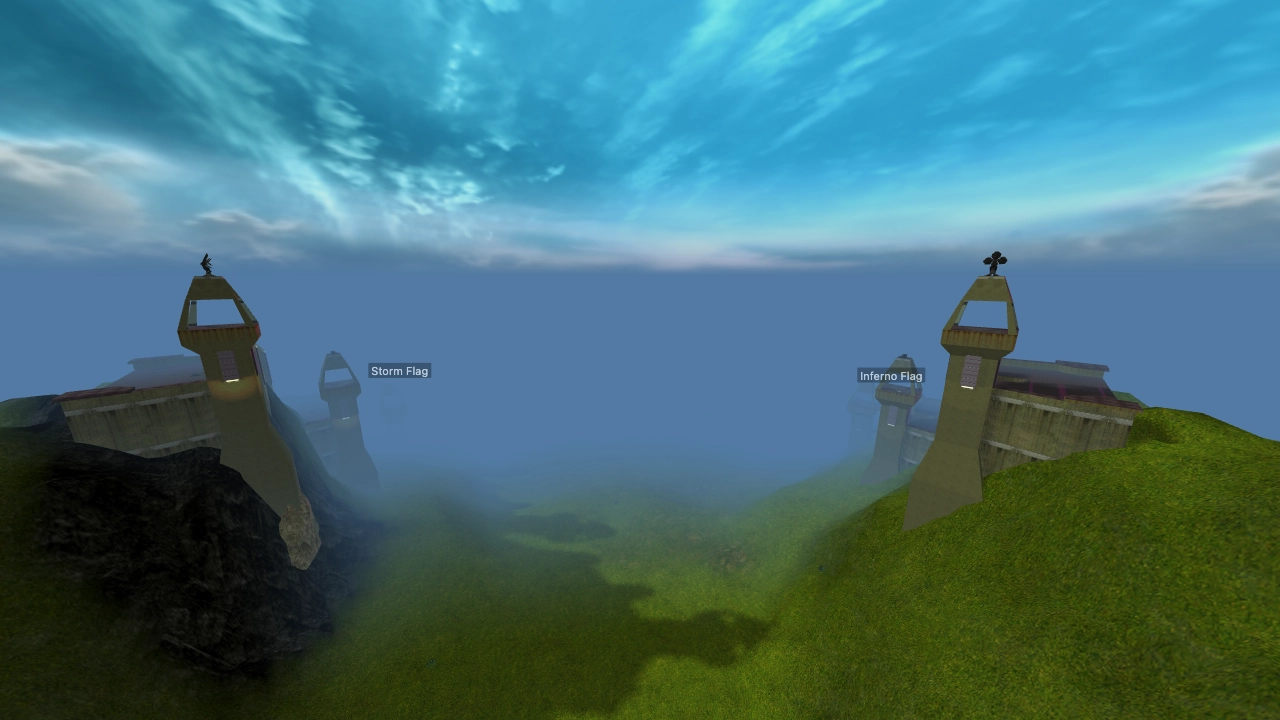Click the purple vent grille on the Inferno flag tower
The width and height of the screenshot is (1280, 720).
[x=970, y=368]
